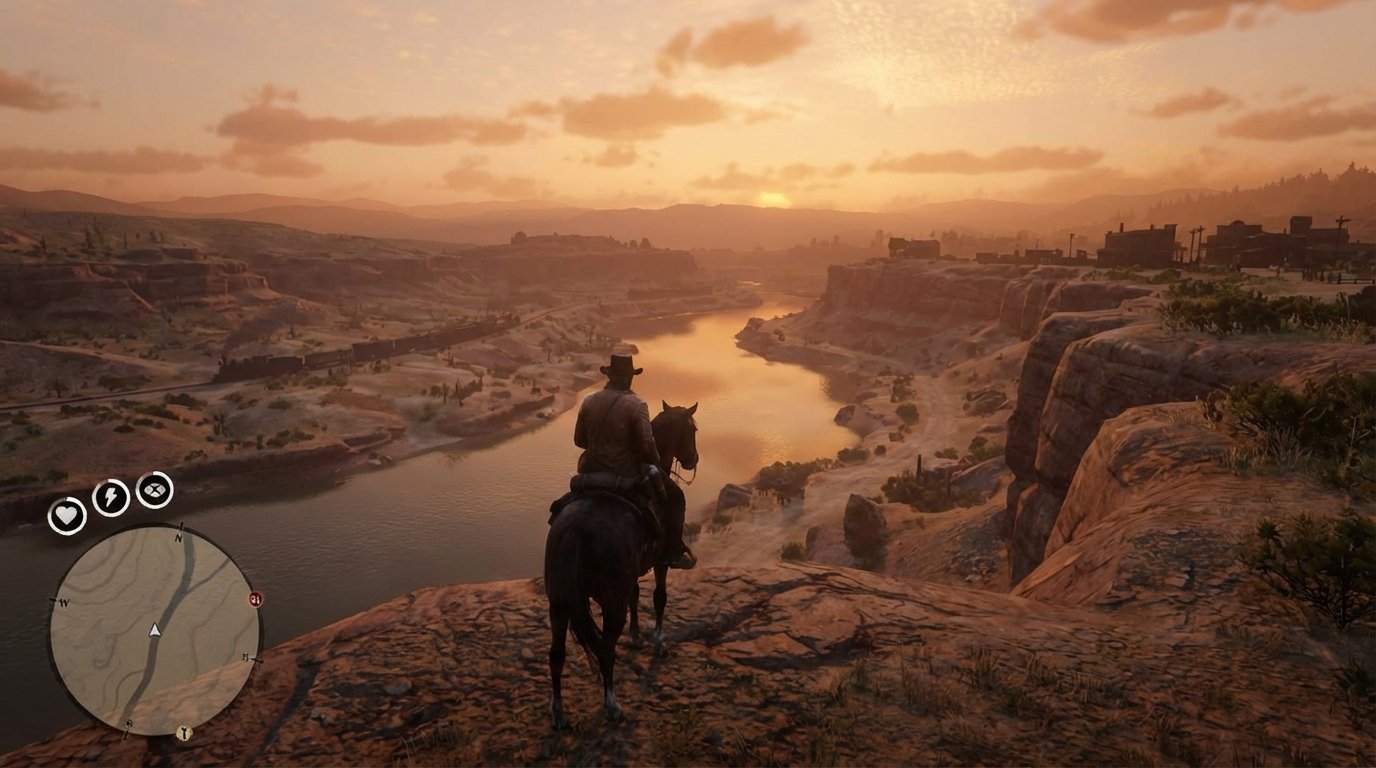Select the West compass indicator on the minimap
The width and height of the screenshot is (1376, 768).
coord(62,601)
